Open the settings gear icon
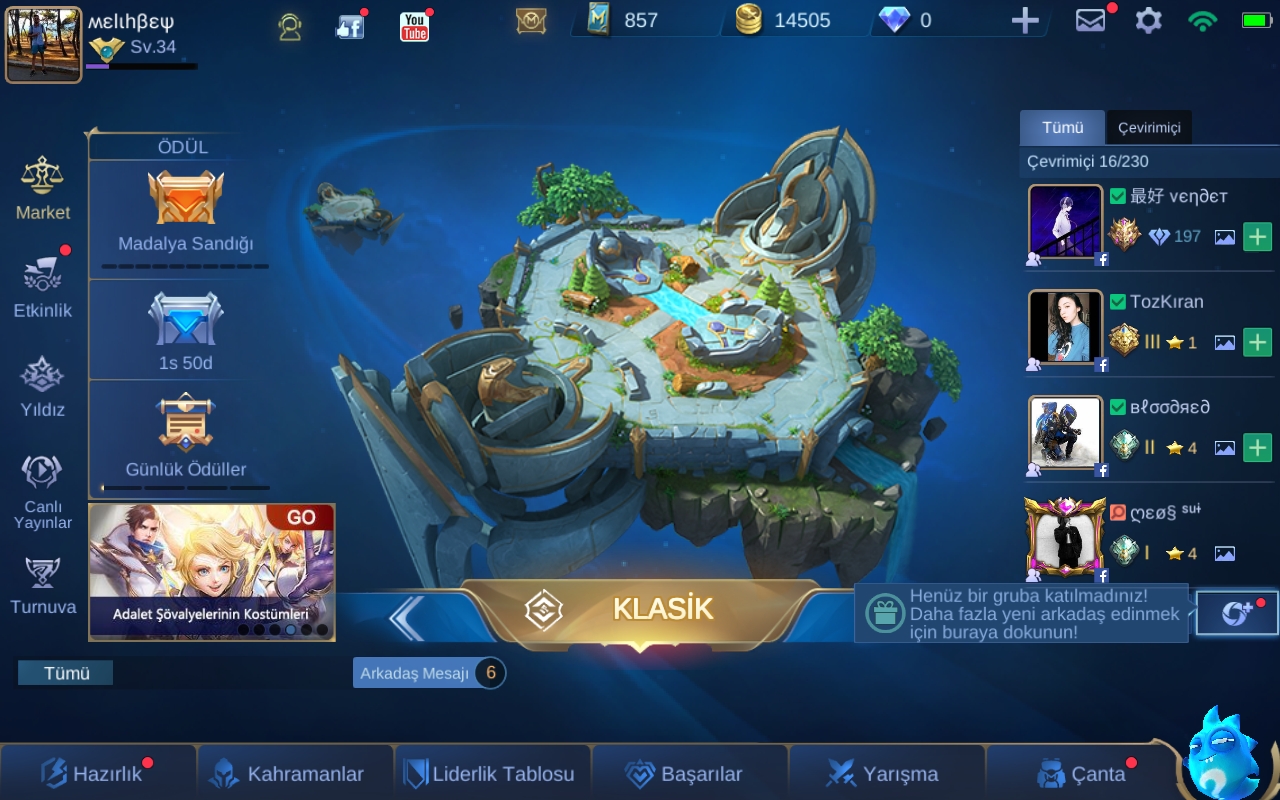1280x800 pixels. click(1148, 20)
